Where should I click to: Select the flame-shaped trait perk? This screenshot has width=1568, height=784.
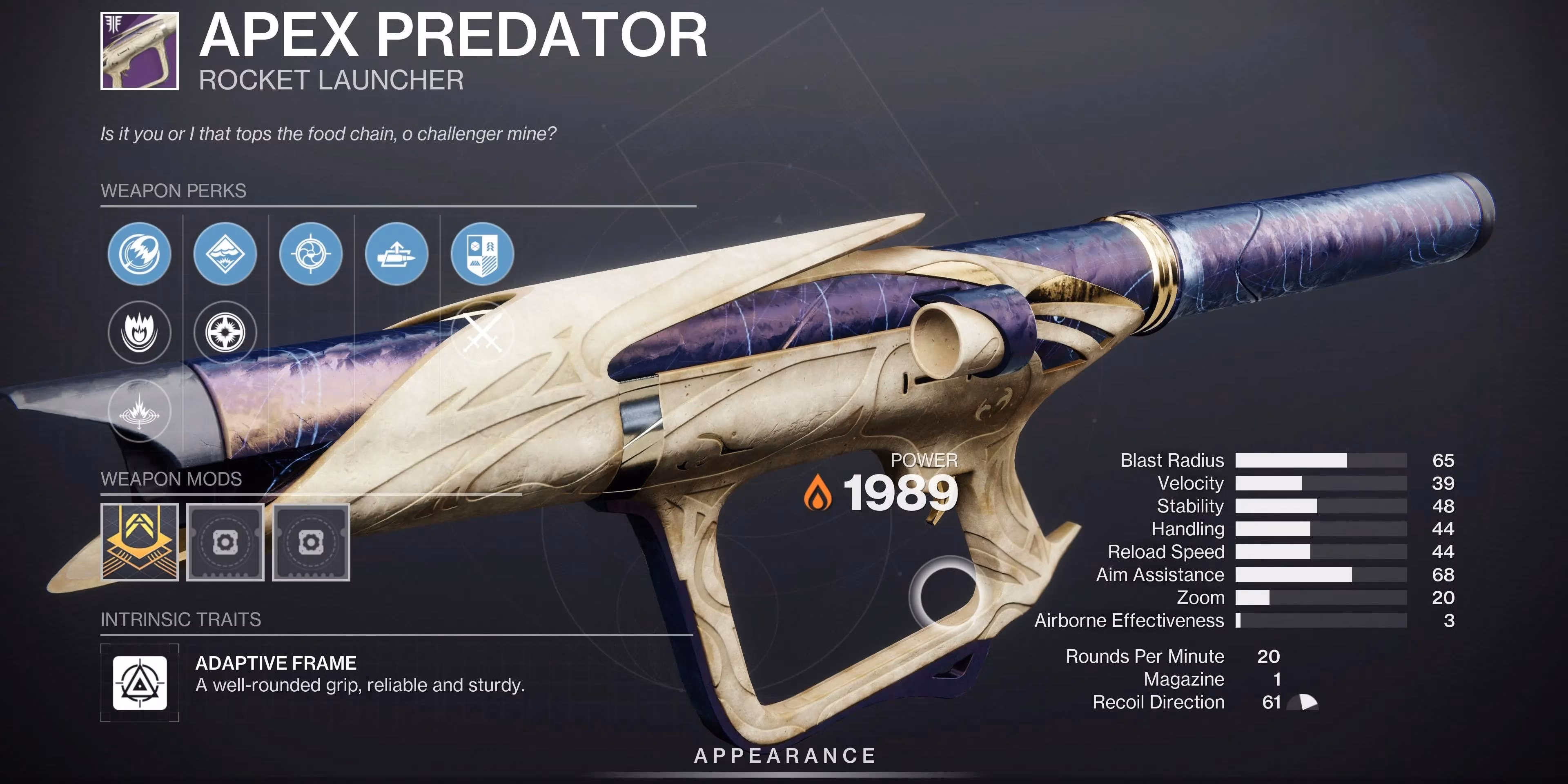pos(140,332)
